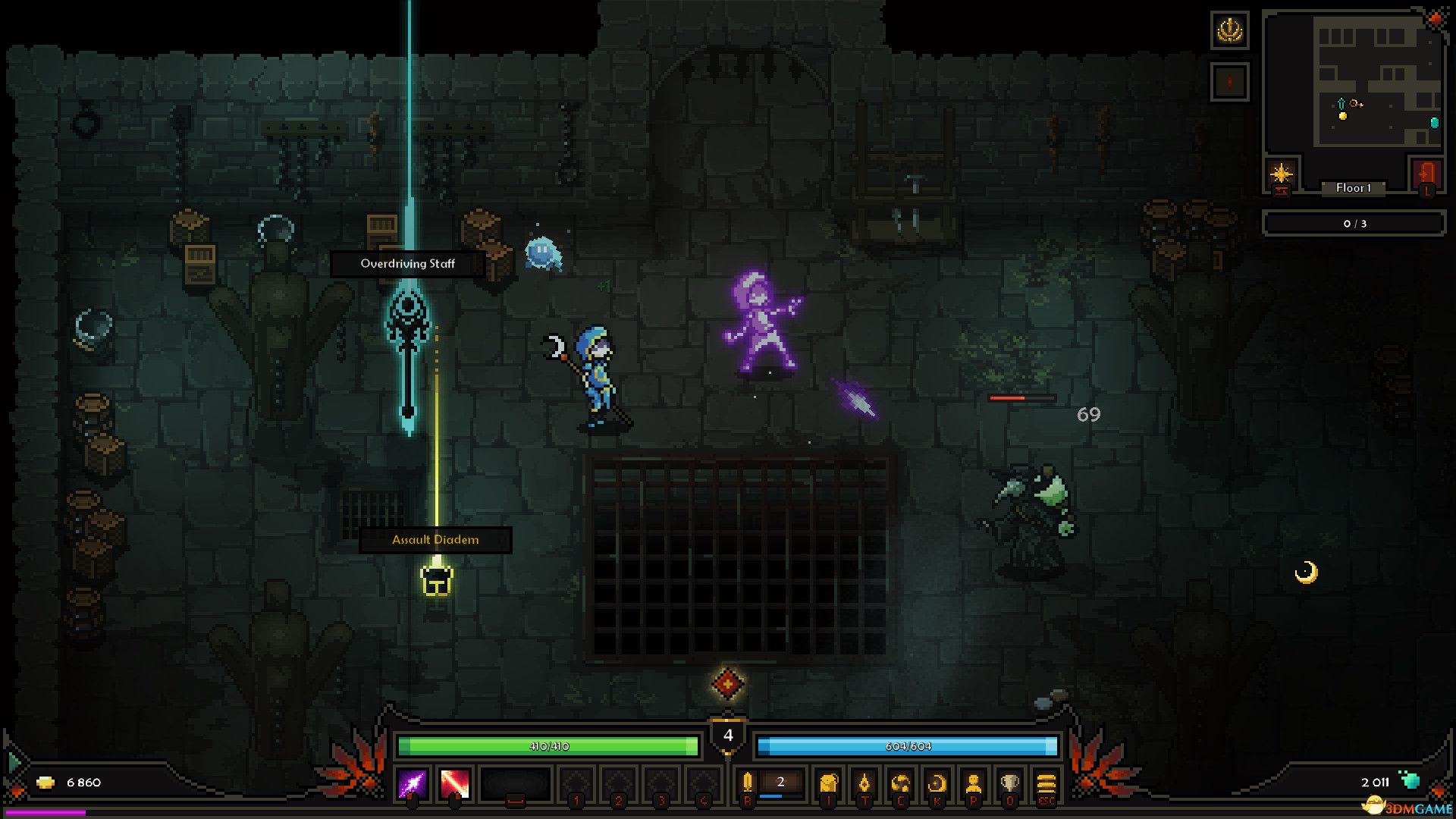
Task: Select empty hotbar slot 1
Action: click(x=576, y=783)
